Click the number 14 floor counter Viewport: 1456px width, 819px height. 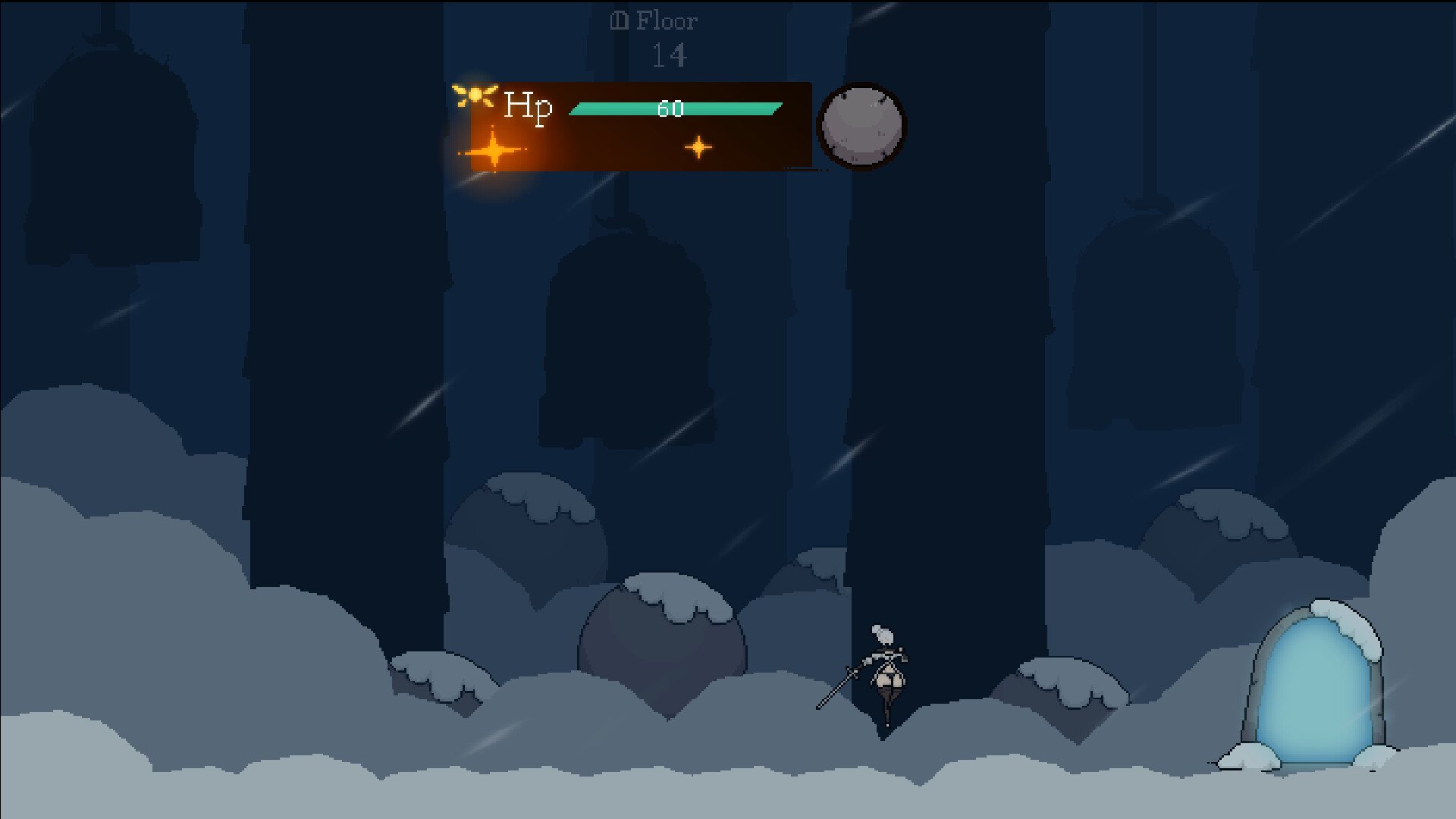tap(669, 54)
